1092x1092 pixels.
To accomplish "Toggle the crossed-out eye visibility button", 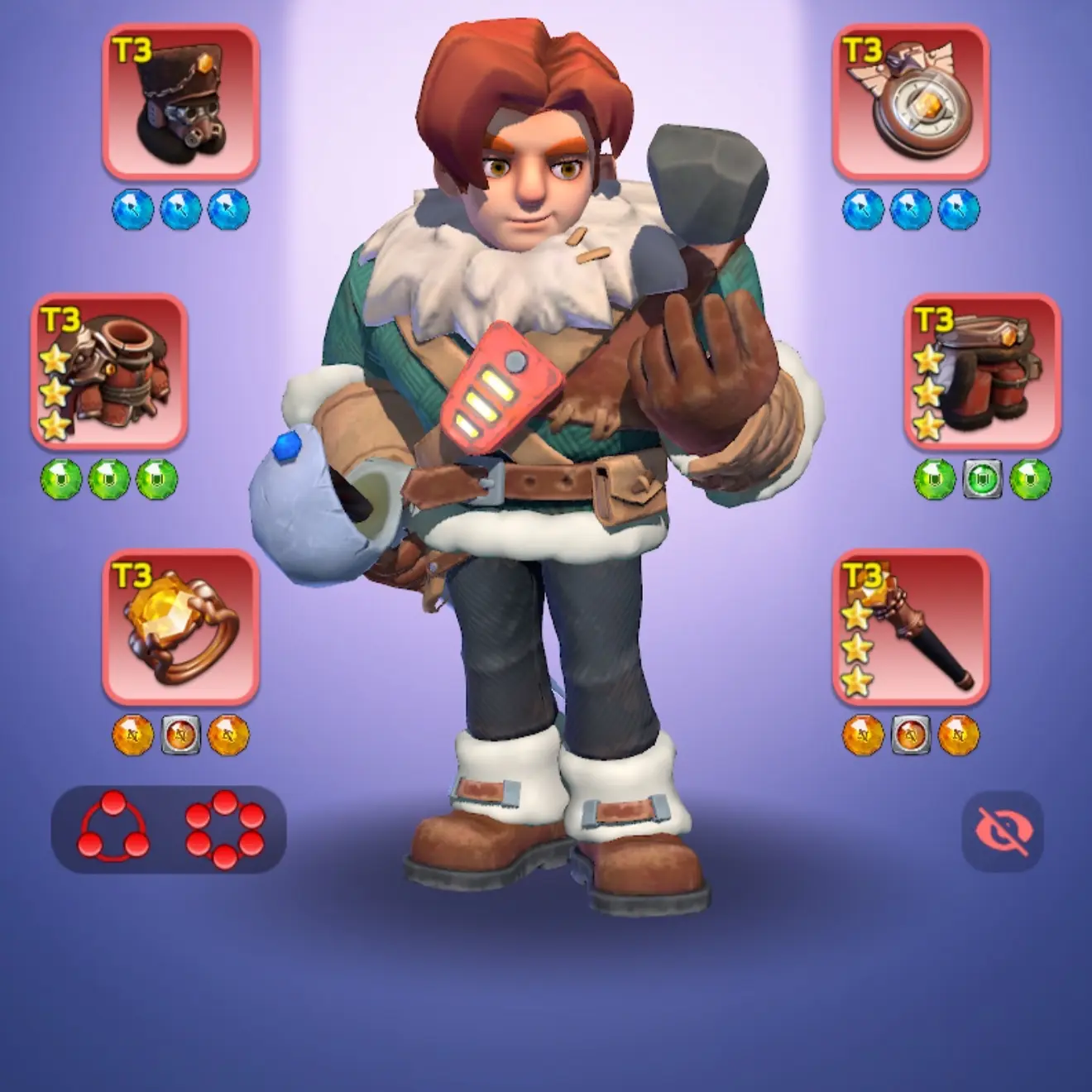I will click(x=1002, y=831).
